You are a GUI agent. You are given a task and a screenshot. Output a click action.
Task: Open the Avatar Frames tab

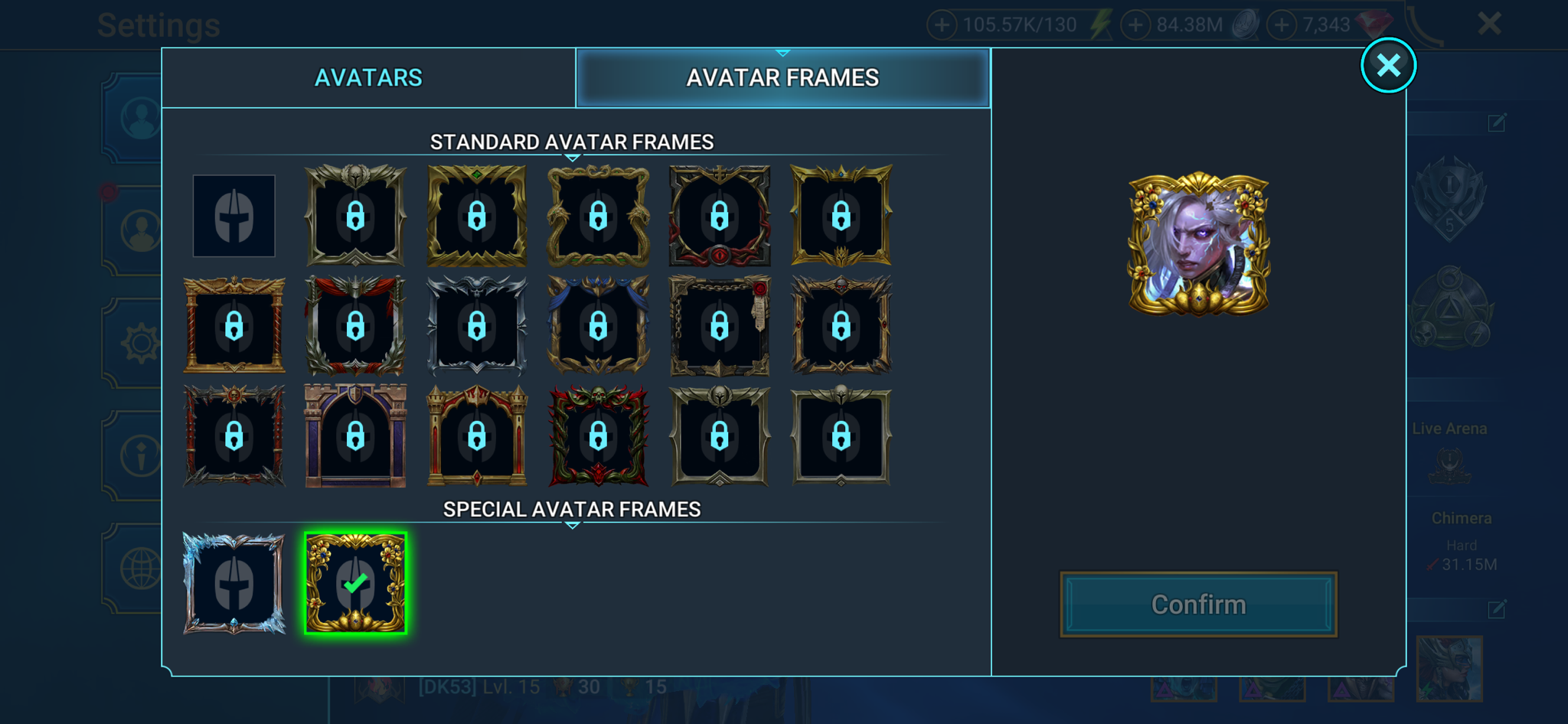(x=784, y=77)
